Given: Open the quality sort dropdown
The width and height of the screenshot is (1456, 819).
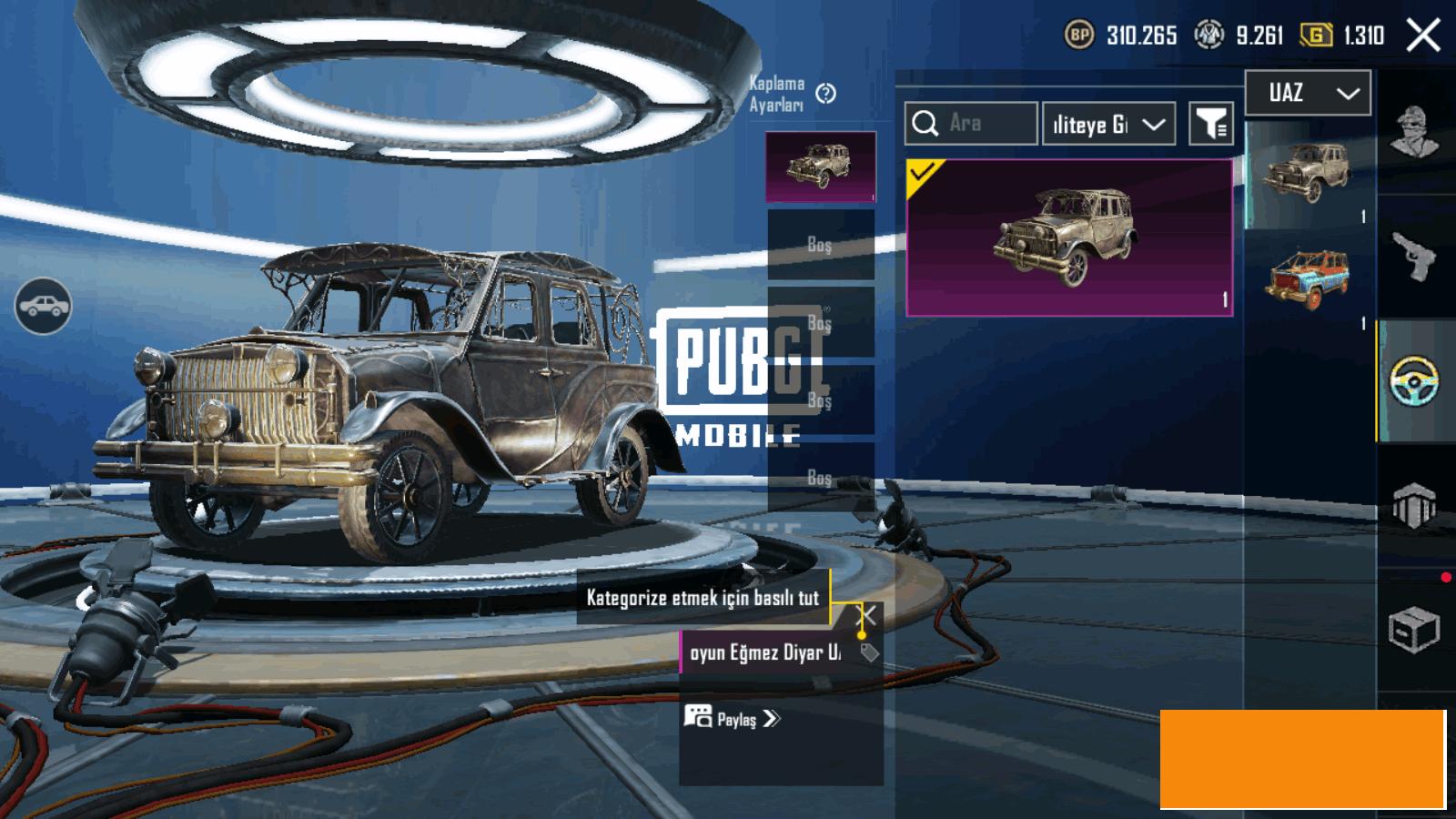Looking at the screenshot, I should coord(1107,125).
